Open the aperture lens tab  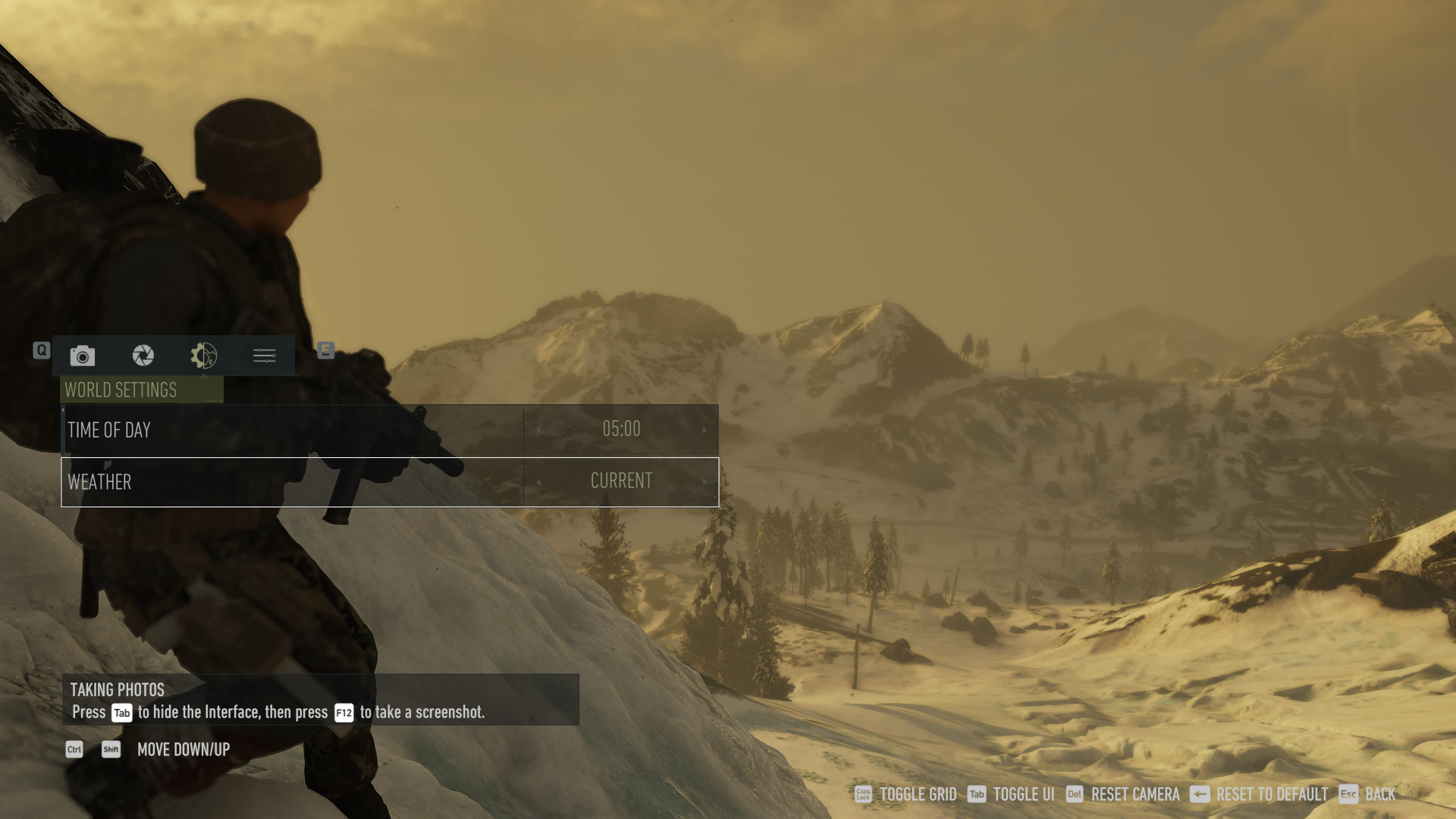(143, 356)
